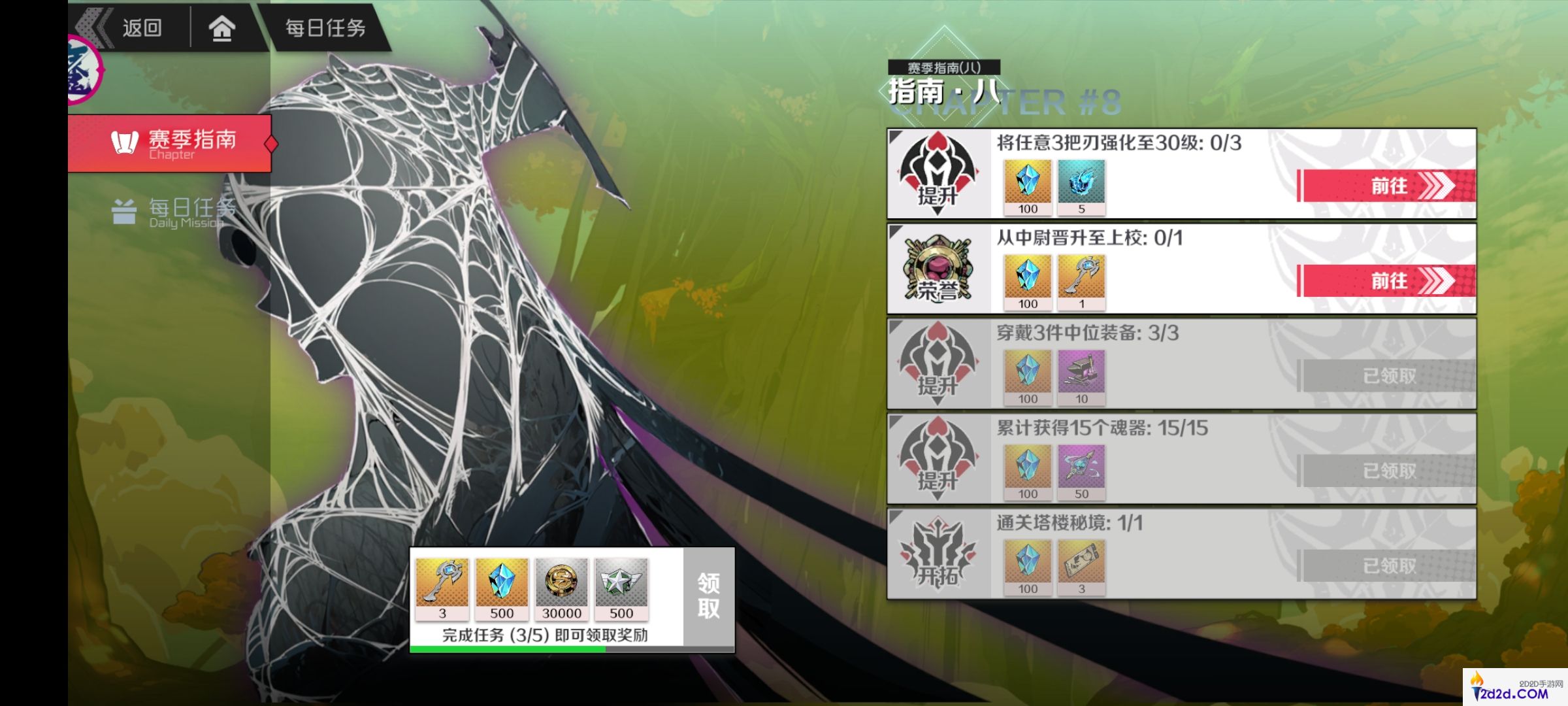Claim chapter rewards with the 领取 button
Viewport: 1568px width, 706px height.
point(708,596)
